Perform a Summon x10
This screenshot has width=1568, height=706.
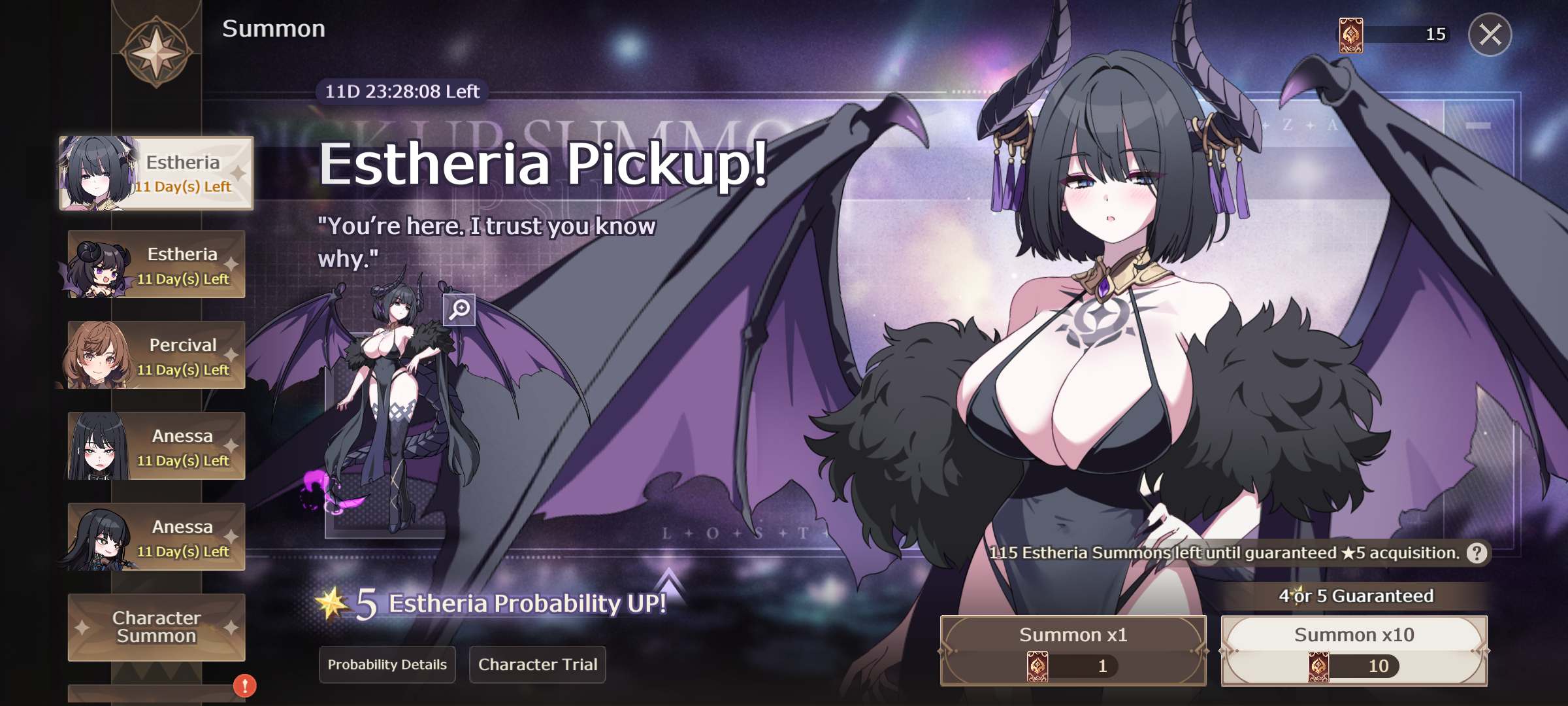click(x=1354, y=650)
